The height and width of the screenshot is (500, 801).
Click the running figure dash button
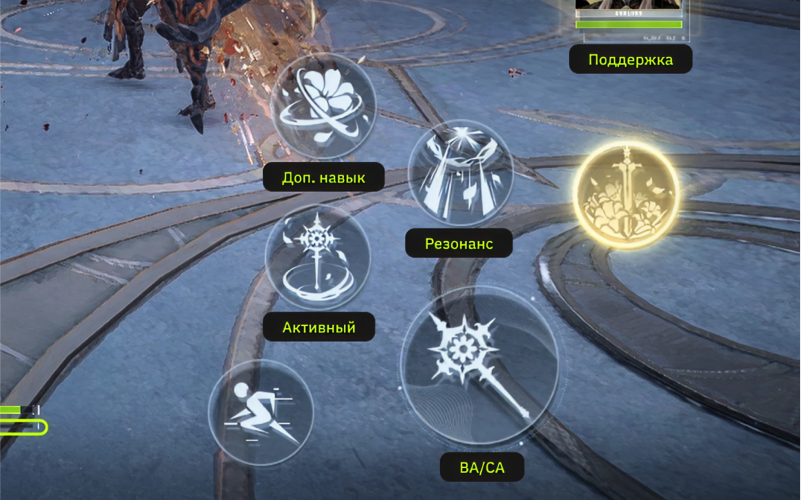coord(260,412)
